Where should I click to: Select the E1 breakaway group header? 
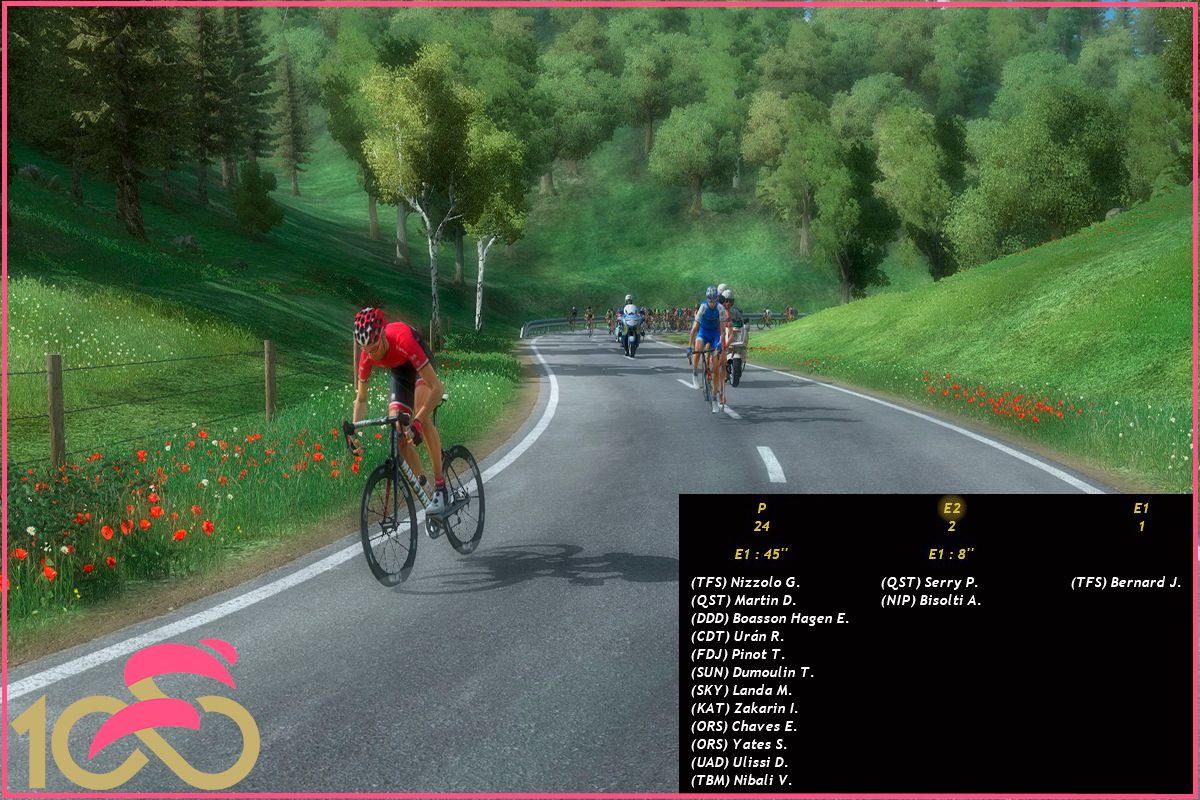(1141, 508)
